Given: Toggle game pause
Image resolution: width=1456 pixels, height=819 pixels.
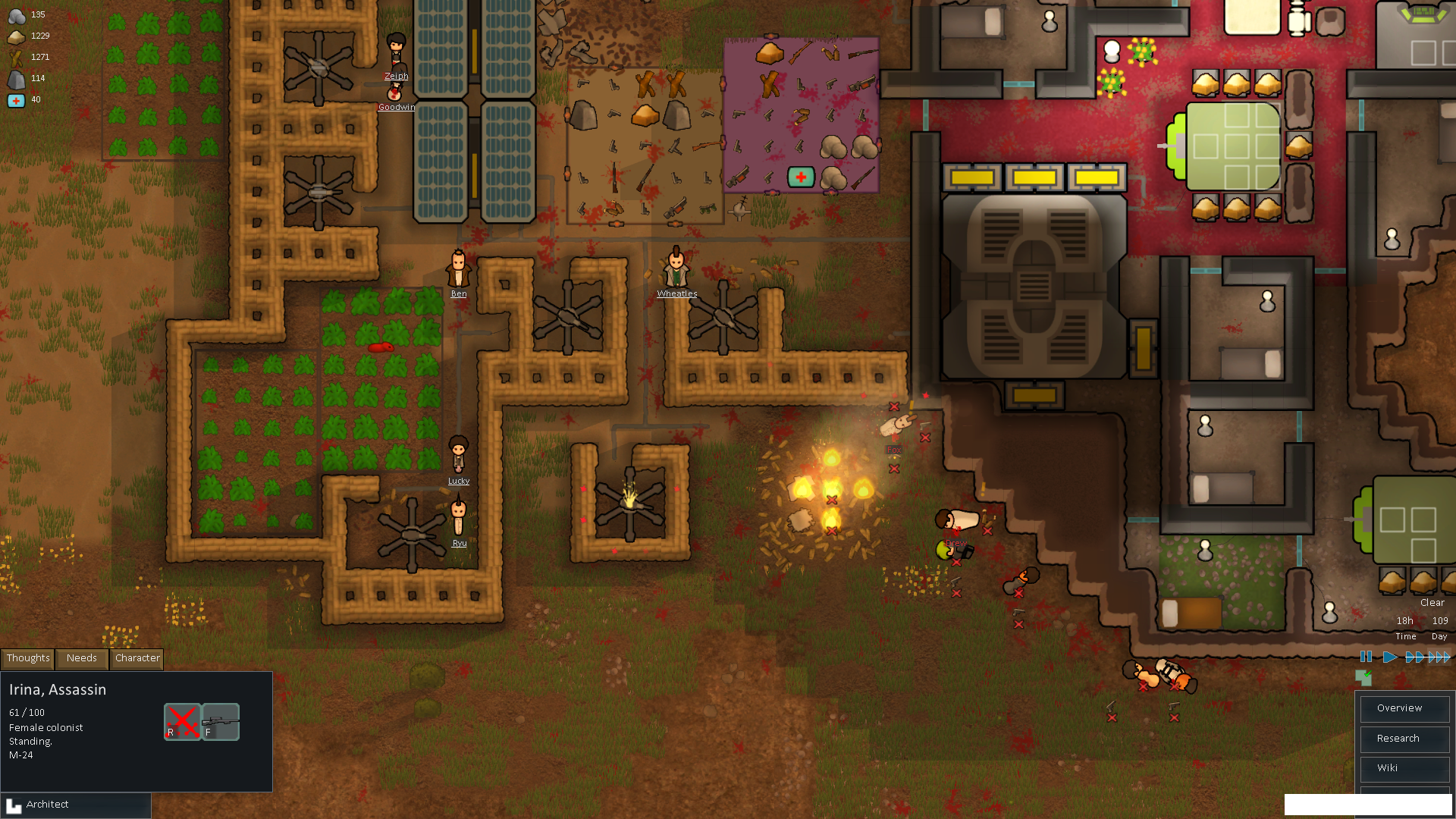Looking at the screenshot, I should [1366, 657].
